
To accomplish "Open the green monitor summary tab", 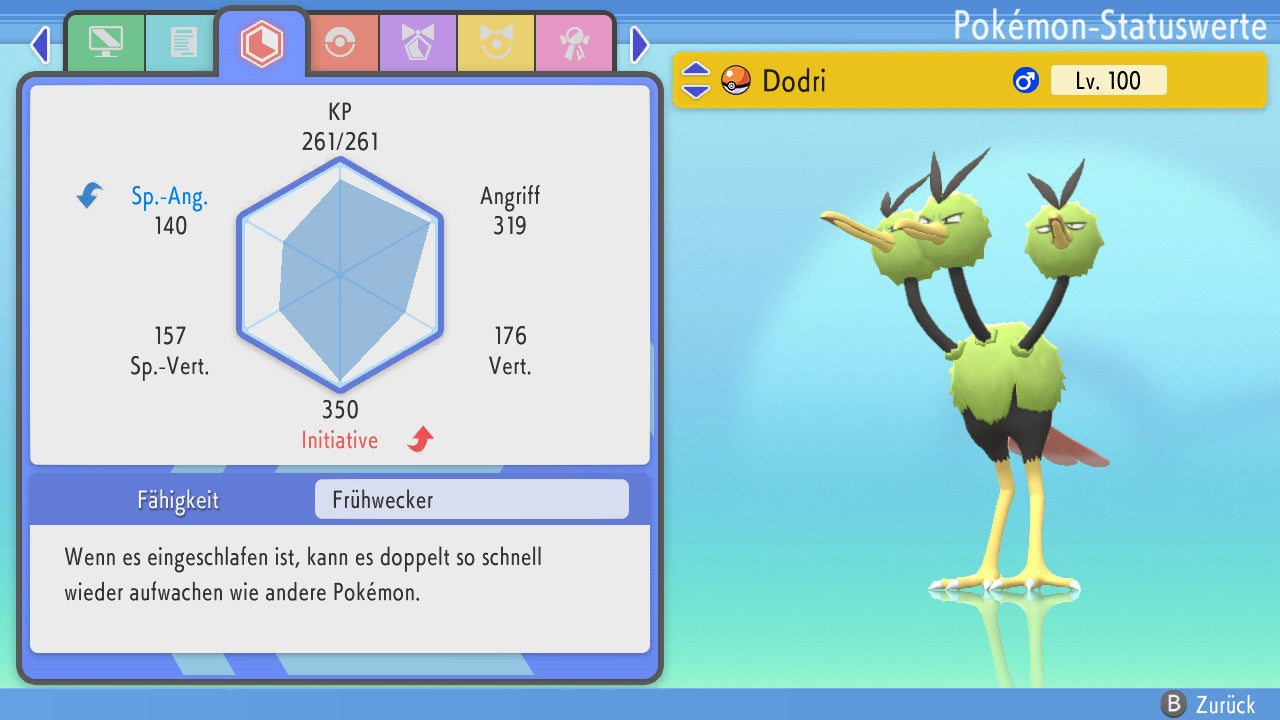I will click(x=105, y=43).
